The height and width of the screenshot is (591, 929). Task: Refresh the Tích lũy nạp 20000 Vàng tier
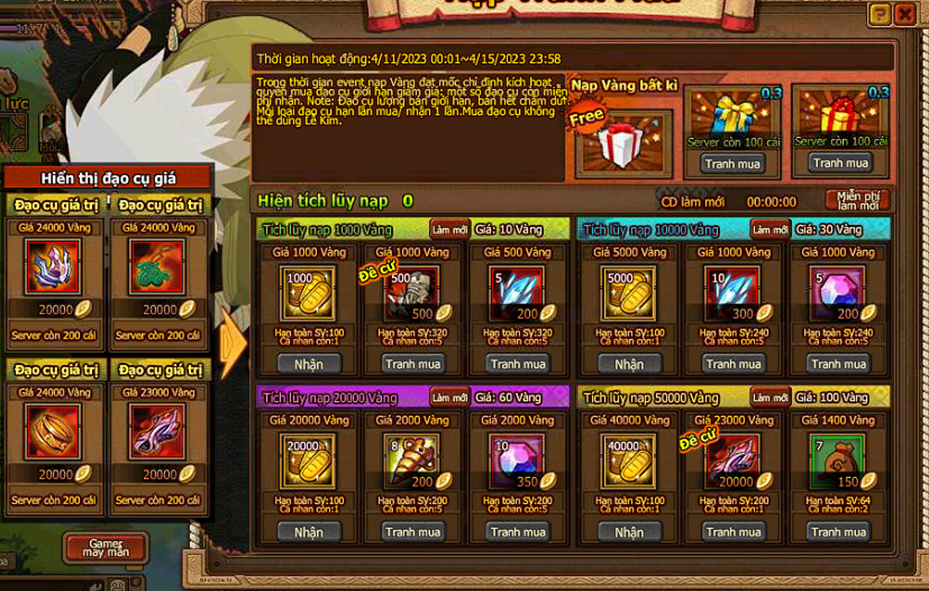[x=449, y=397]
